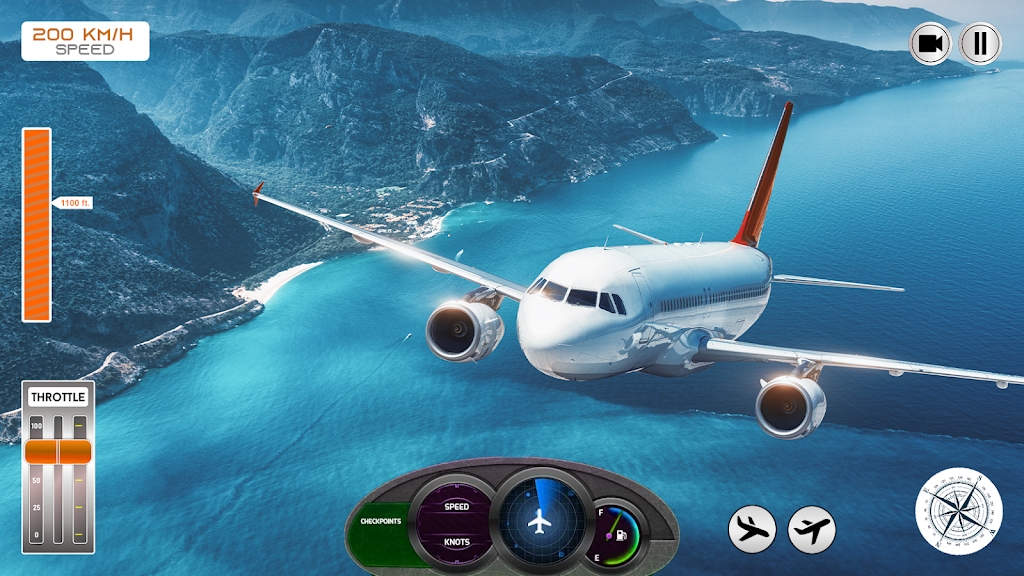Select the green Checkpoints panel
1024x576 pixels.
pyautogui.click(x=381, y=521)
